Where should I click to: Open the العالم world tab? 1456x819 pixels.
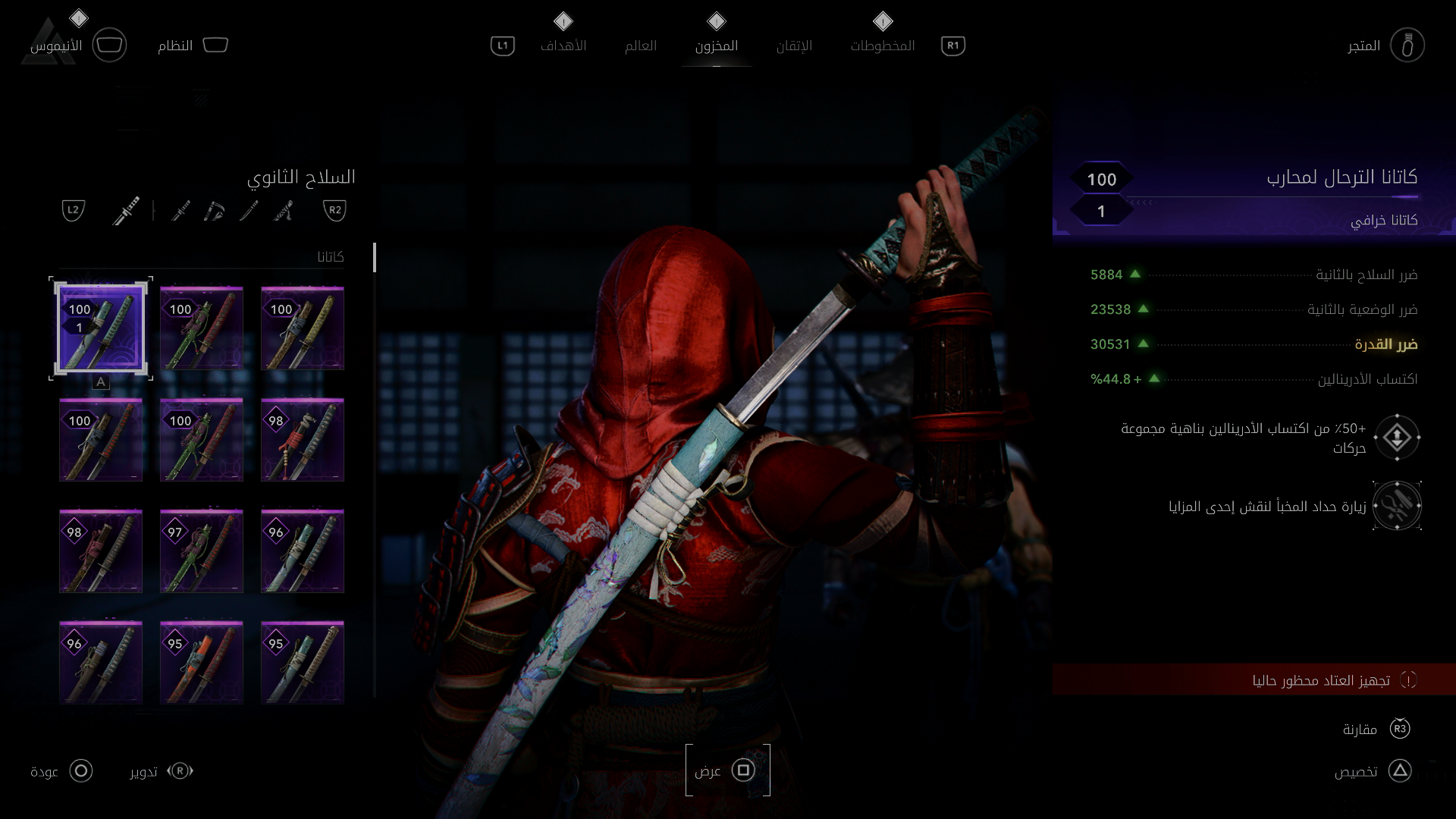point(640,45)
